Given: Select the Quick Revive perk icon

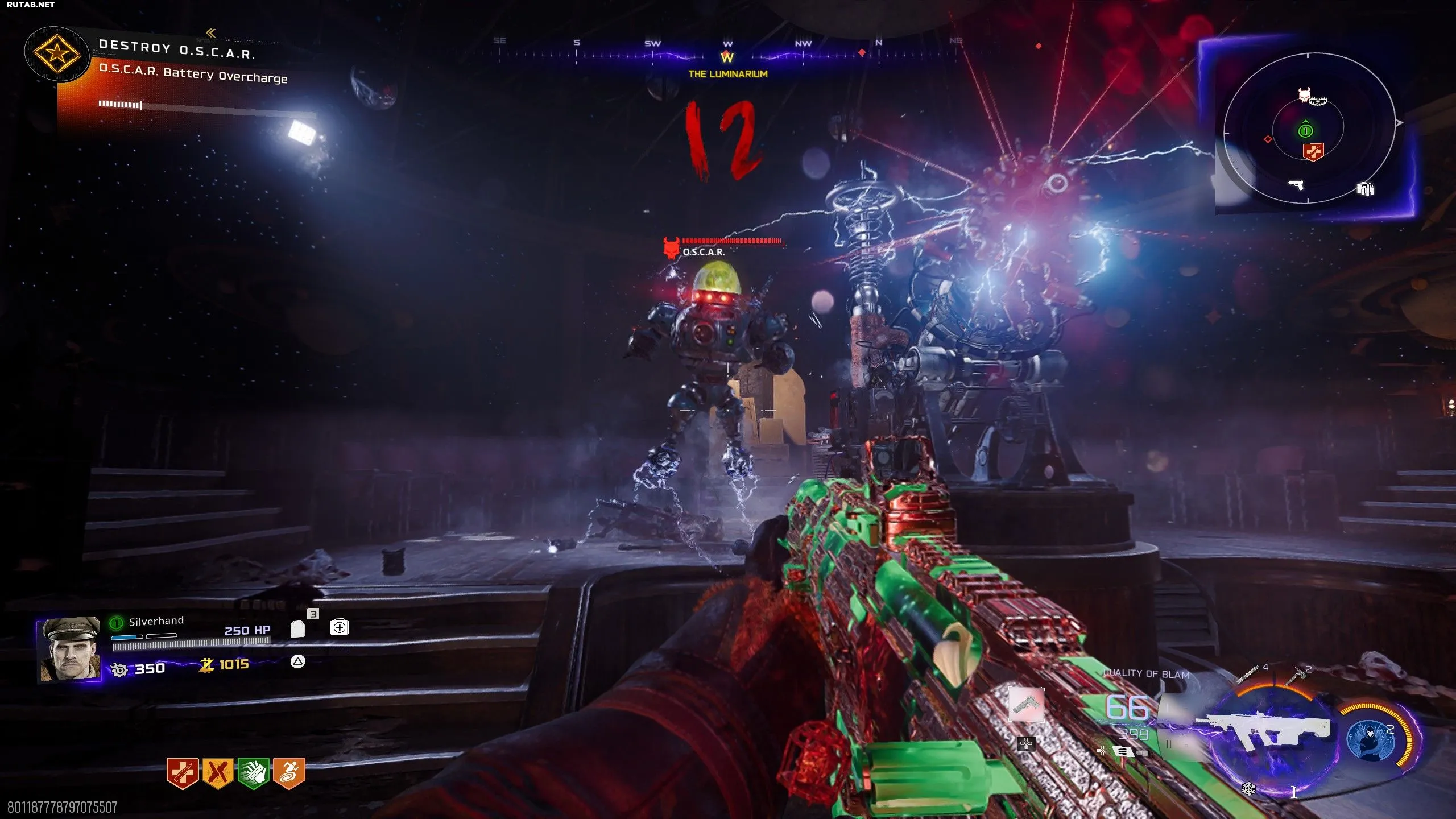Looking at the screenshot, I should coord(182,772).
